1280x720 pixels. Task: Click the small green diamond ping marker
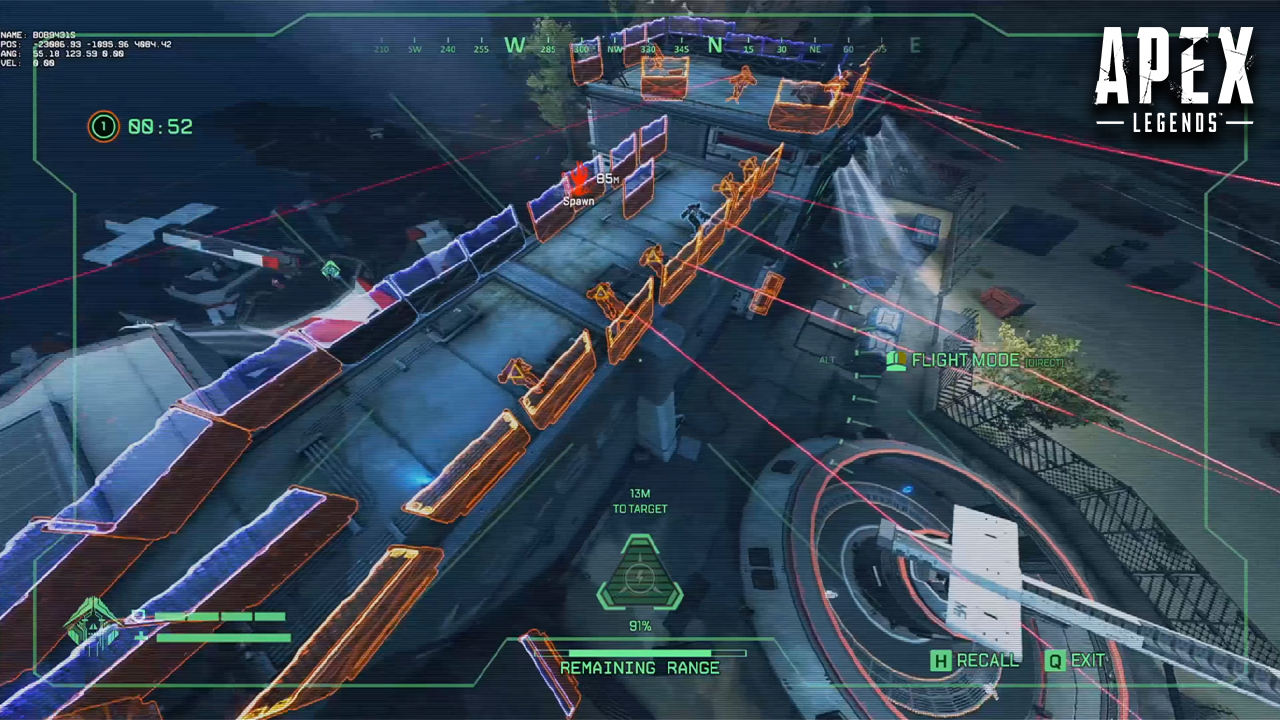pos(331,269)
